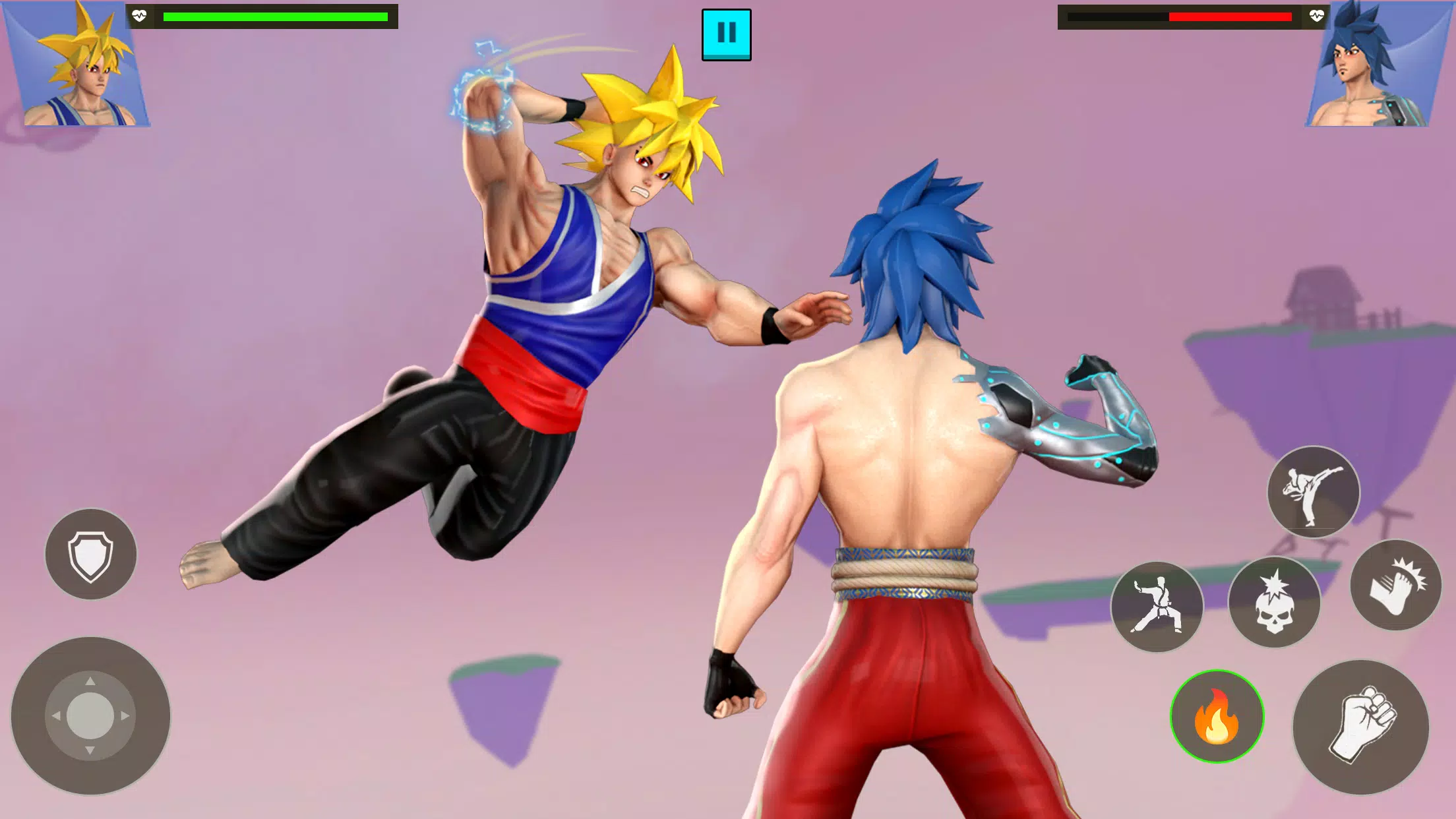Tap the heart icon beside player health bar
1456x819 pixels.
[138, 16]
